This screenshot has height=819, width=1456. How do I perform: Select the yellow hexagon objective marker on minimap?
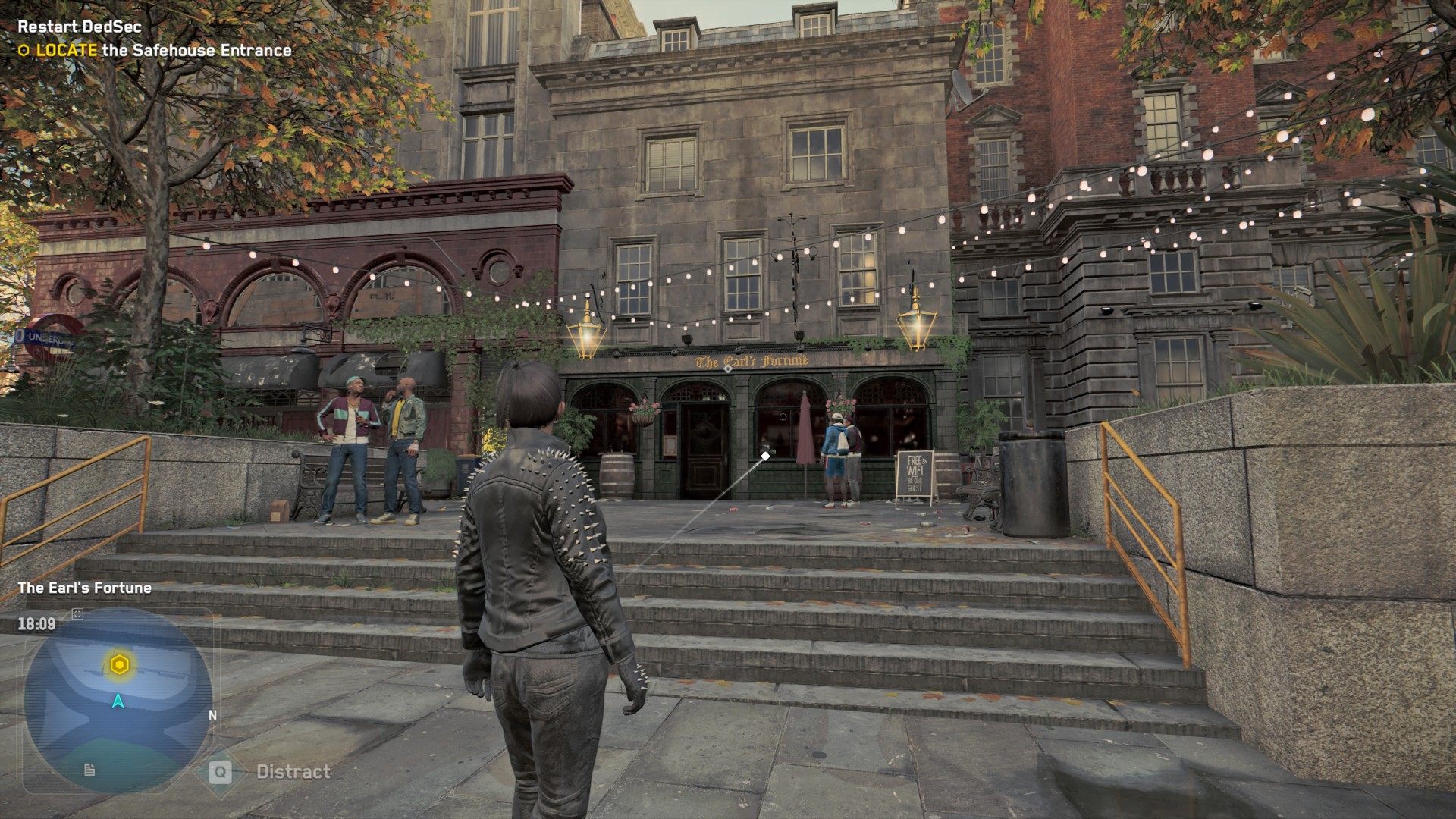[119, 665]
